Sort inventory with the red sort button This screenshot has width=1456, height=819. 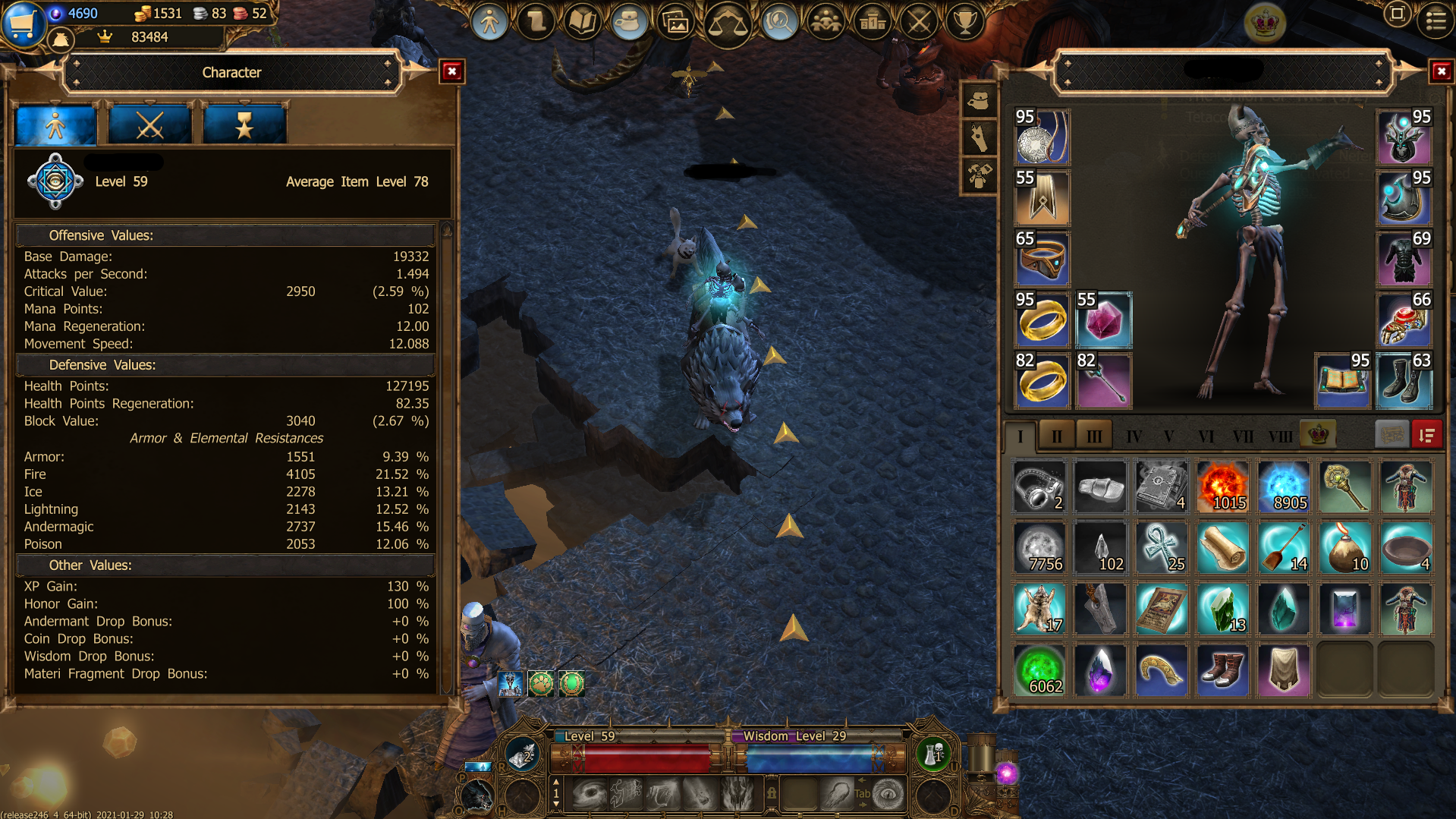1426,435
